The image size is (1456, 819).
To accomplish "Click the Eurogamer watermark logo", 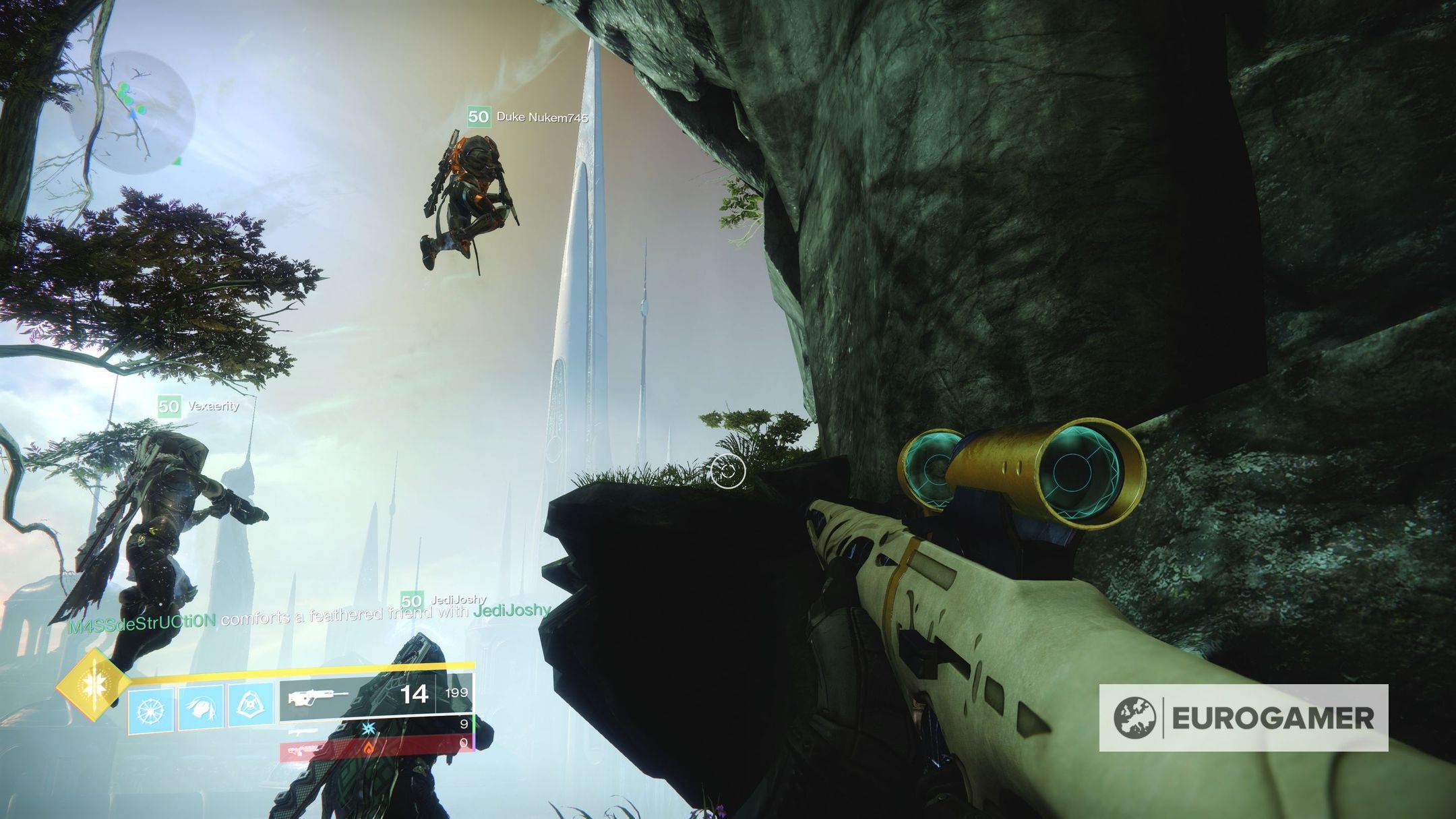I will 1243,718.
